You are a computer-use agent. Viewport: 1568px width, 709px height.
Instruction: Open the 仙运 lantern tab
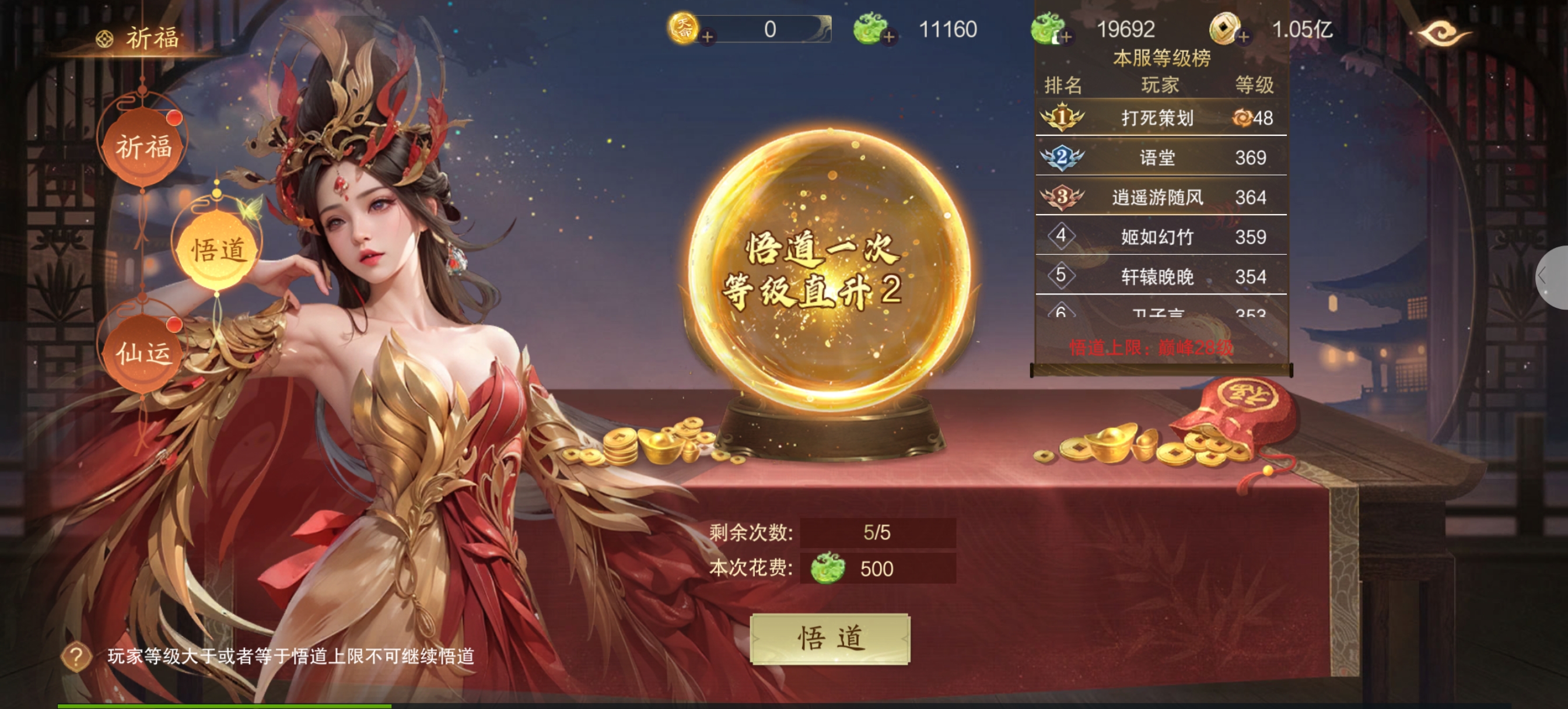144,352
